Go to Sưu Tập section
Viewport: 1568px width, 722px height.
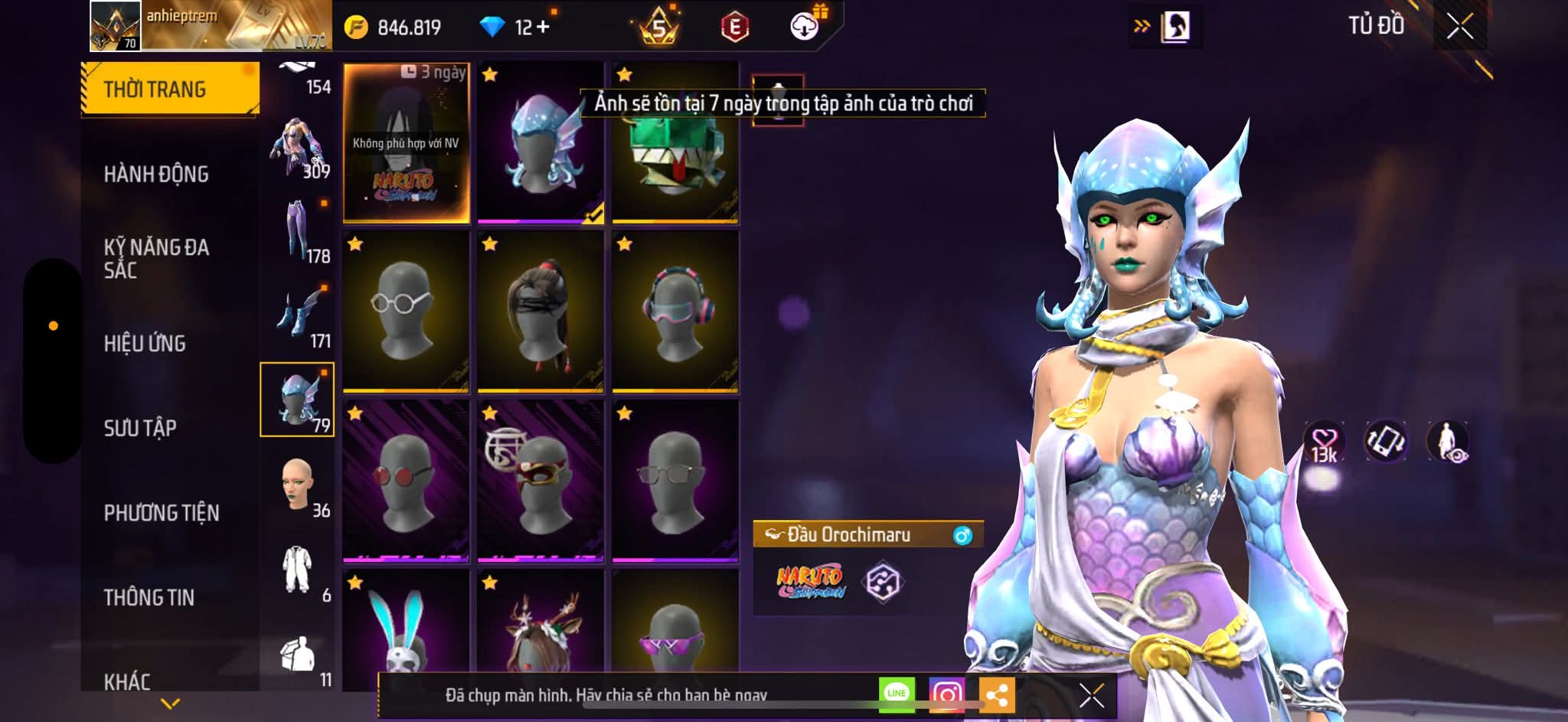pos(140,428)
